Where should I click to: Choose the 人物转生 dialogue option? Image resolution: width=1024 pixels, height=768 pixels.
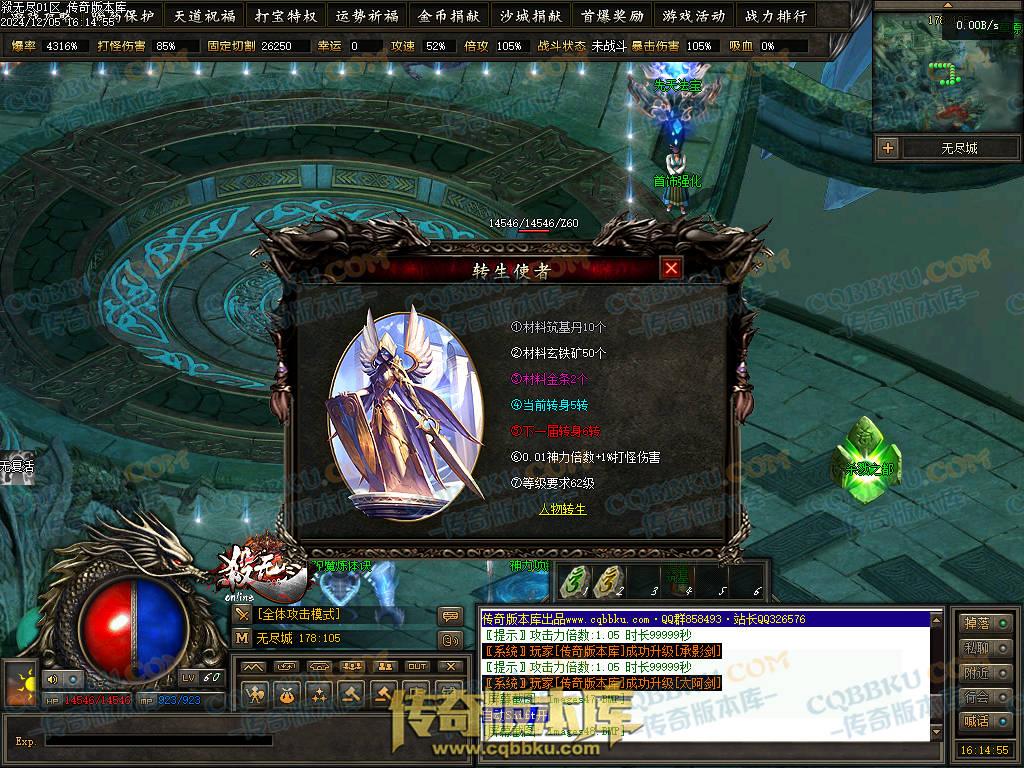point(562,509)
